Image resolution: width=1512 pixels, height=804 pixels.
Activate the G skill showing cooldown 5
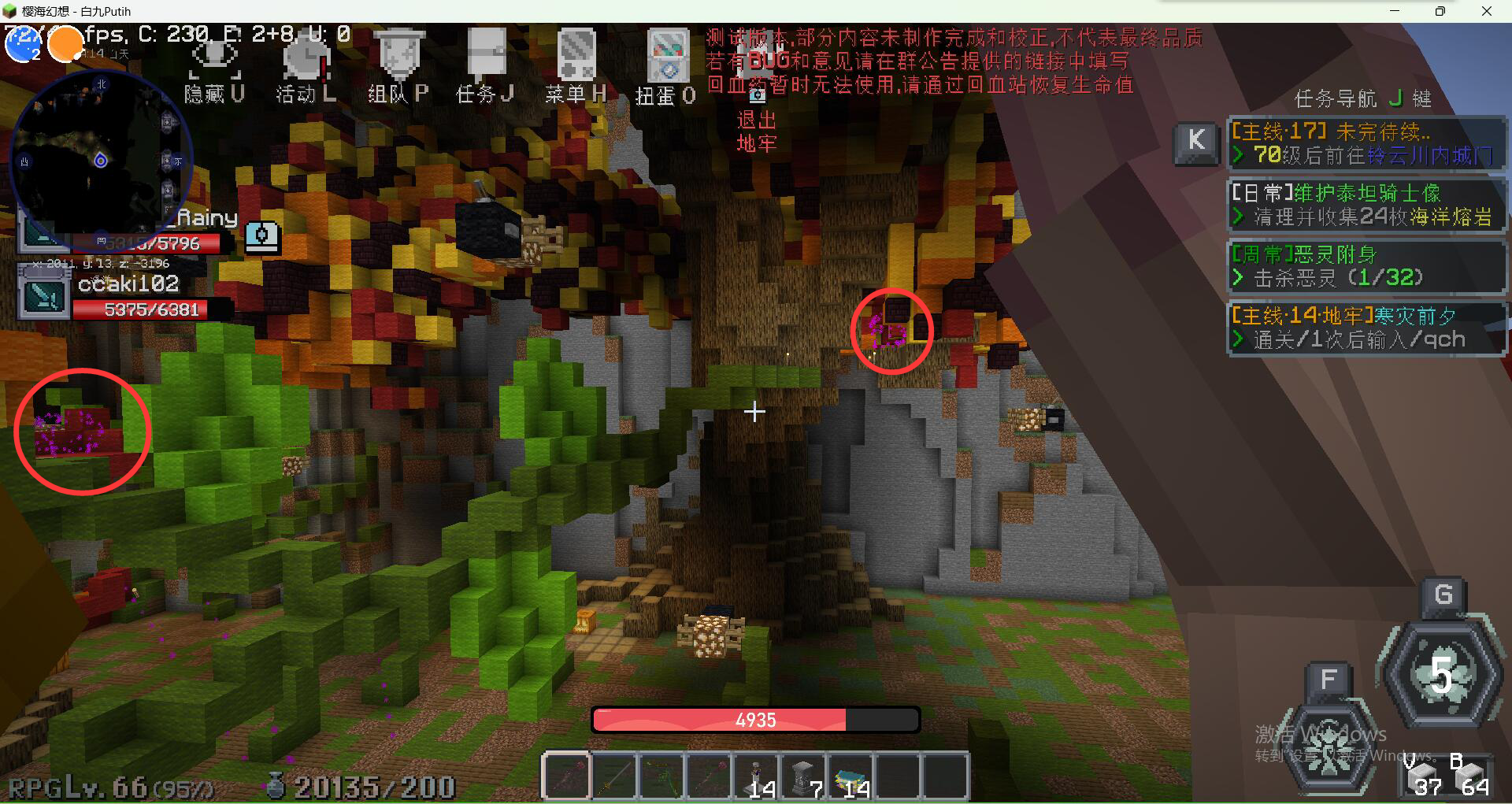point(1441,673)
